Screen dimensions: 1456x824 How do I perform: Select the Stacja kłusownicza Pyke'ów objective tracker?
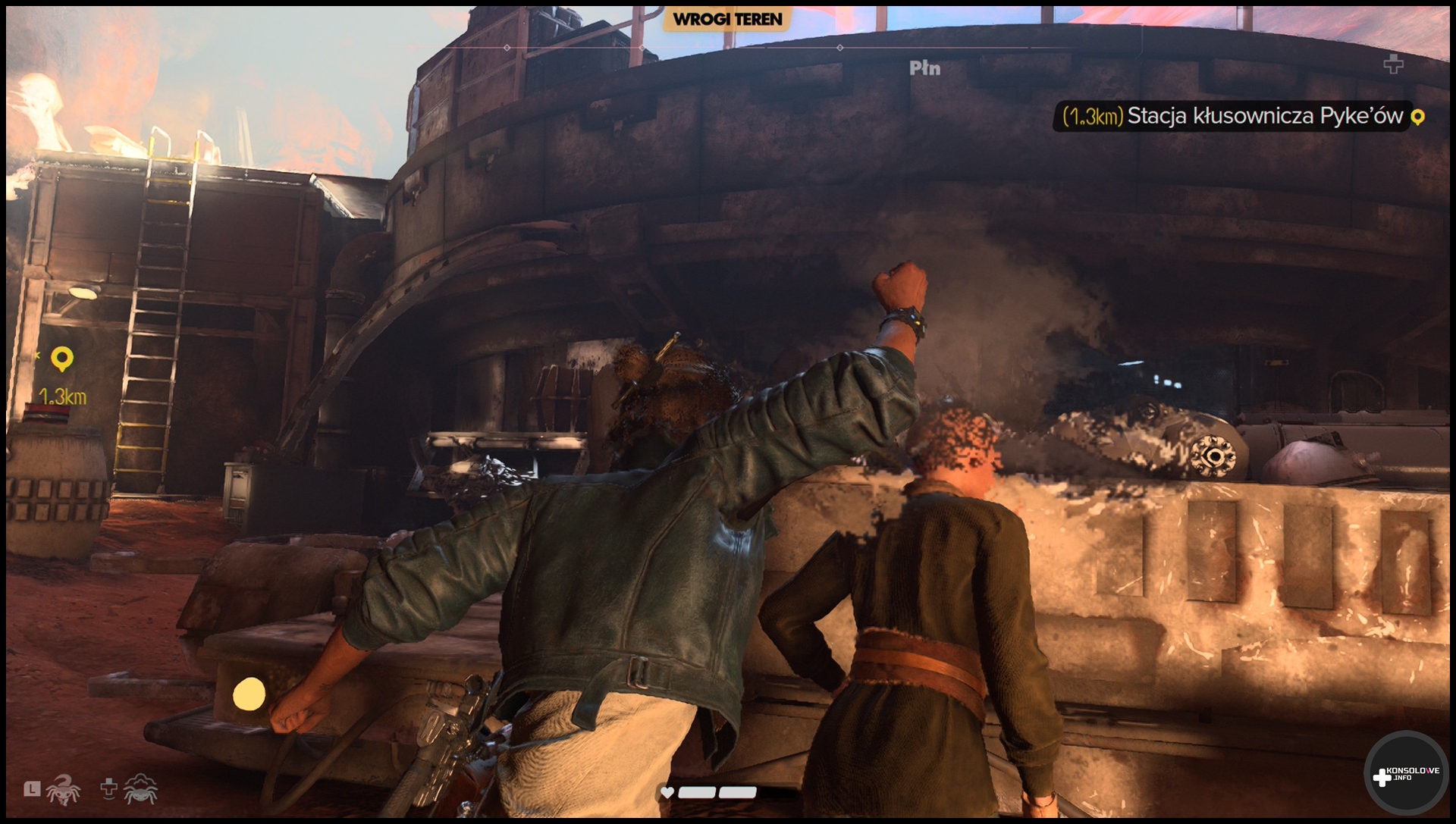tap(1241, 116)
